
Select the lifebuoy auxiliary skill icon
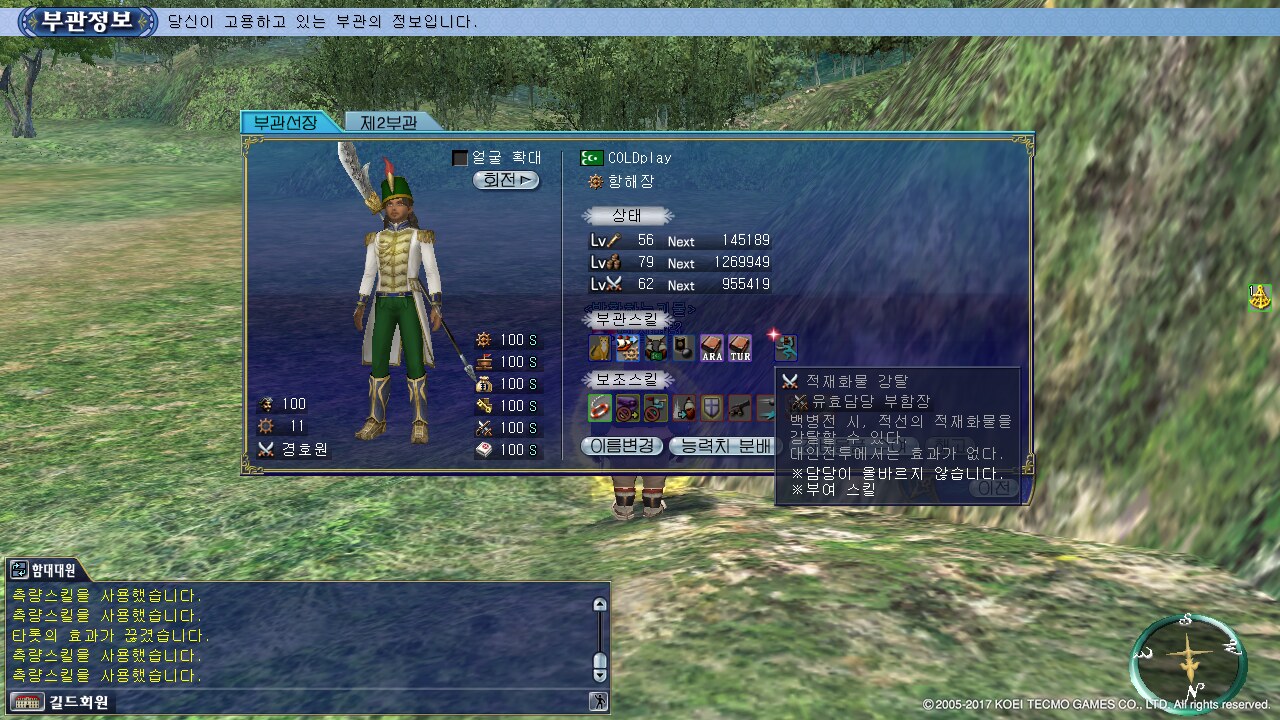(x=600, y=408)
